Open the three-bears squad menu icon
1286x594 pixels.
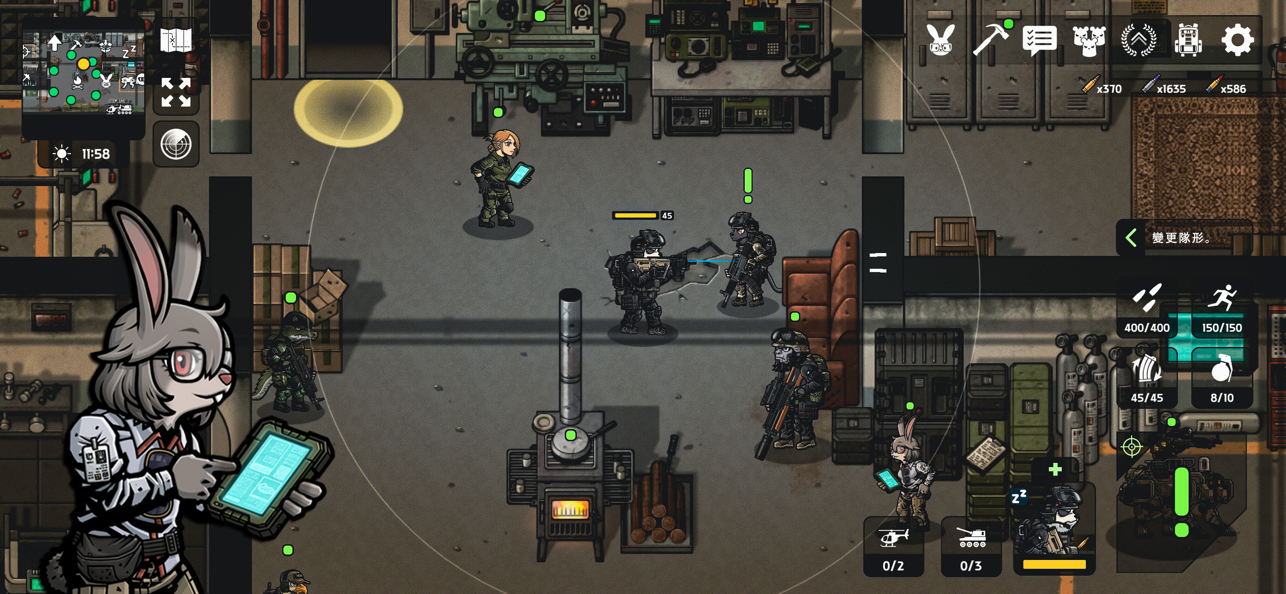pos(1089,40)
